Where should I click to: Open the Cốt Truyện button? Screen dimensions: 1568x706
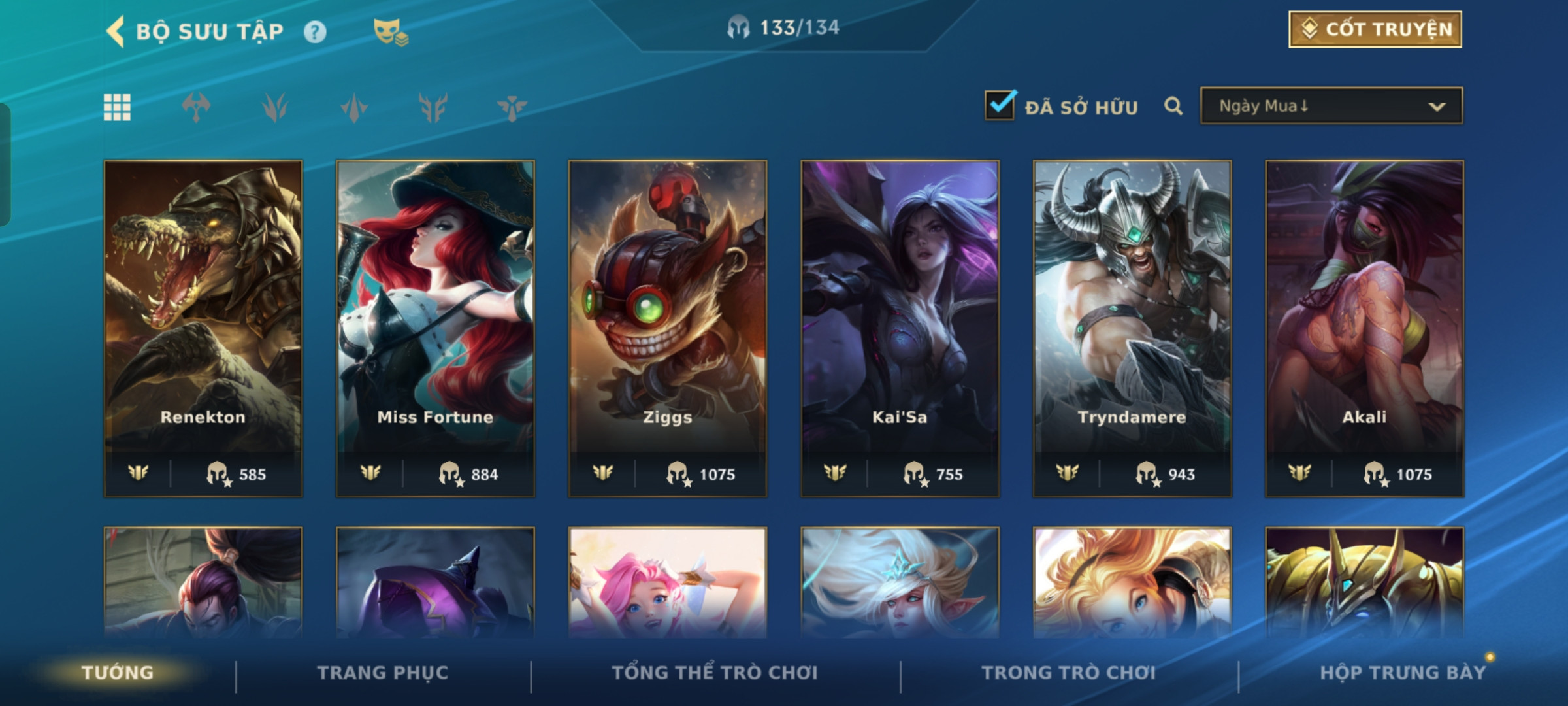(x=1375, y=29)
